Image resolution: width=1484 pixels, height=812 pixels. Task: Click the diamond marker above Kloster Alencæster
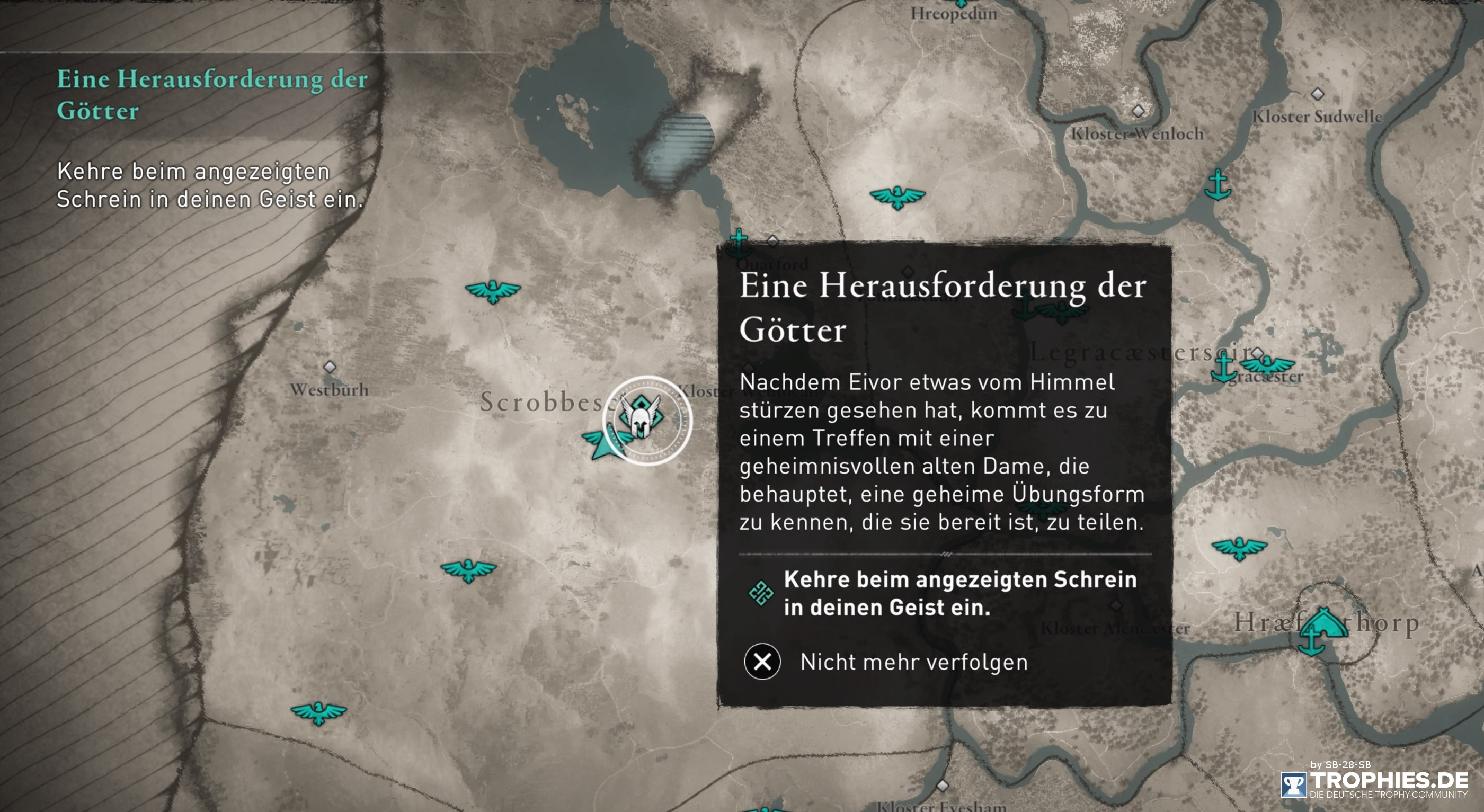(x=1116, y=605)
